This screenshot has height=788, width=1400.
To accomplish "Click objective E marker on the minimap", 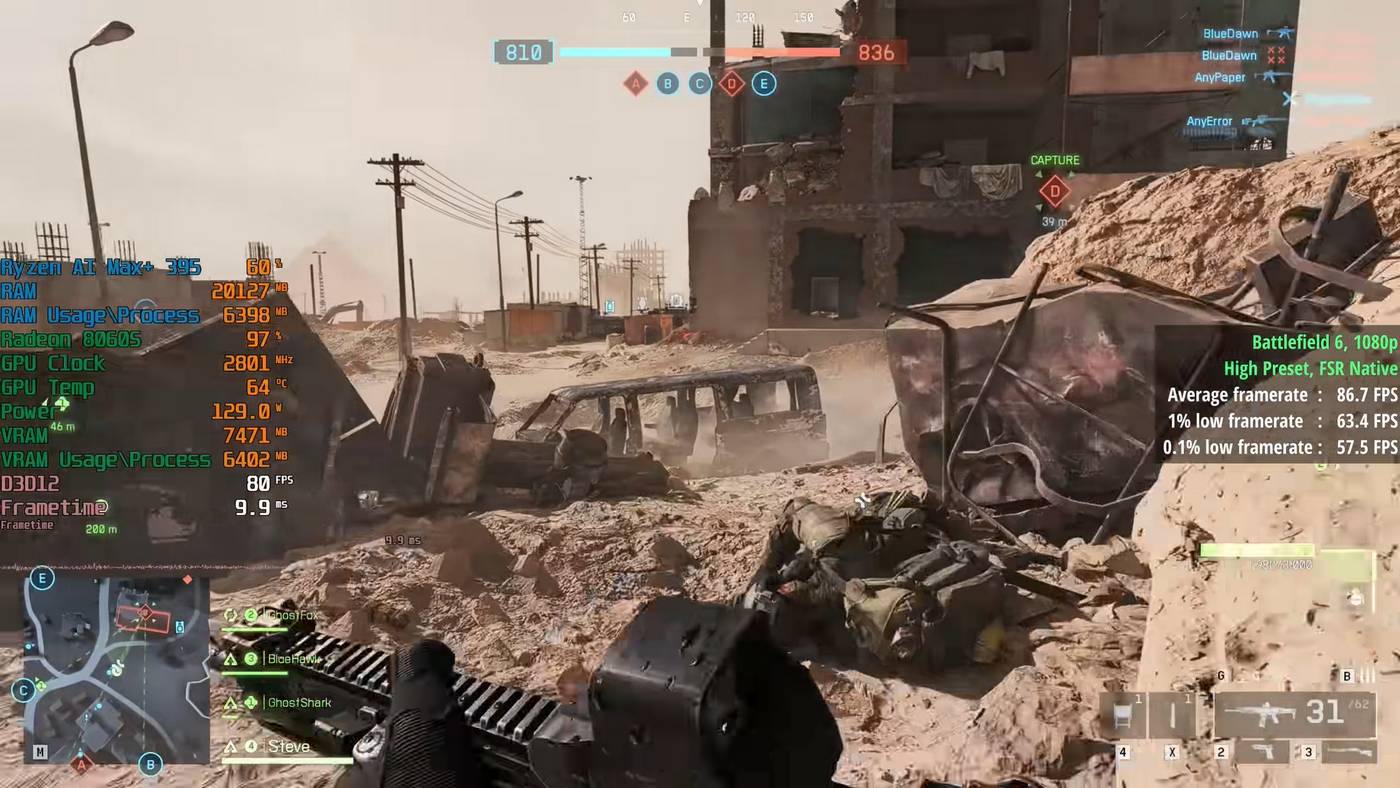I will 42,578.
